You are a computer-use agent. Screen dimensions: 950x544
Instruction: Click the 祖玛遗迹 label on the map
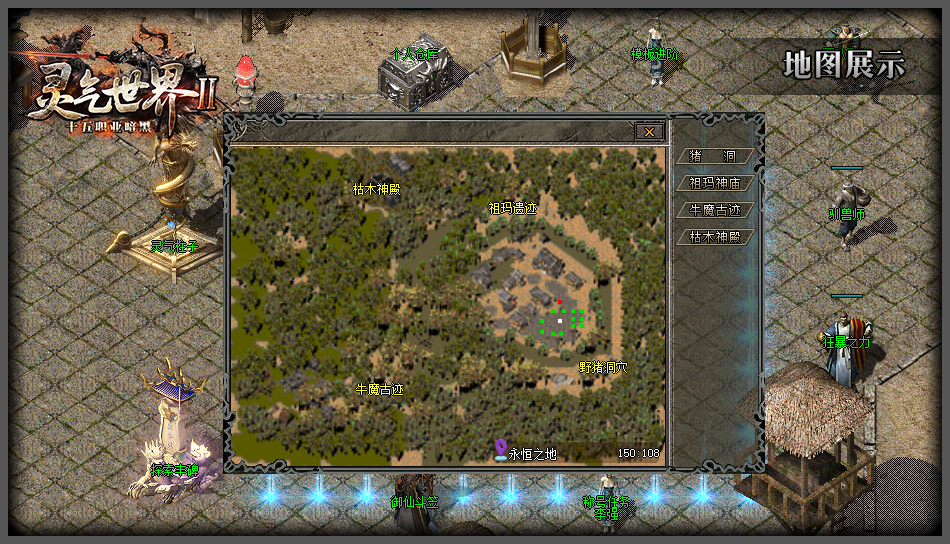[x=512, y=209]
